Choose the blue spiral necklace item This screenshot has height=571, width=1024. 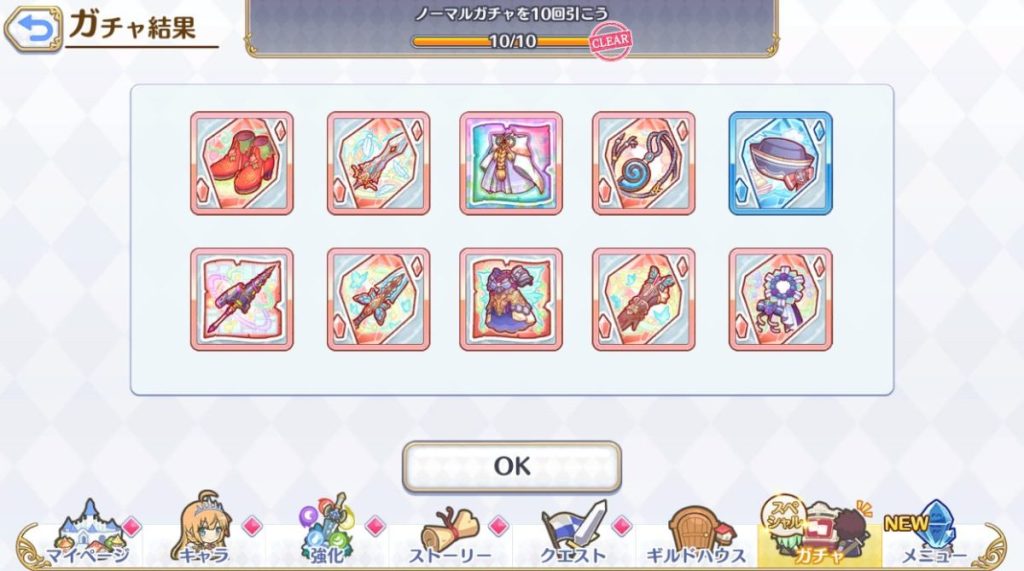643,163
